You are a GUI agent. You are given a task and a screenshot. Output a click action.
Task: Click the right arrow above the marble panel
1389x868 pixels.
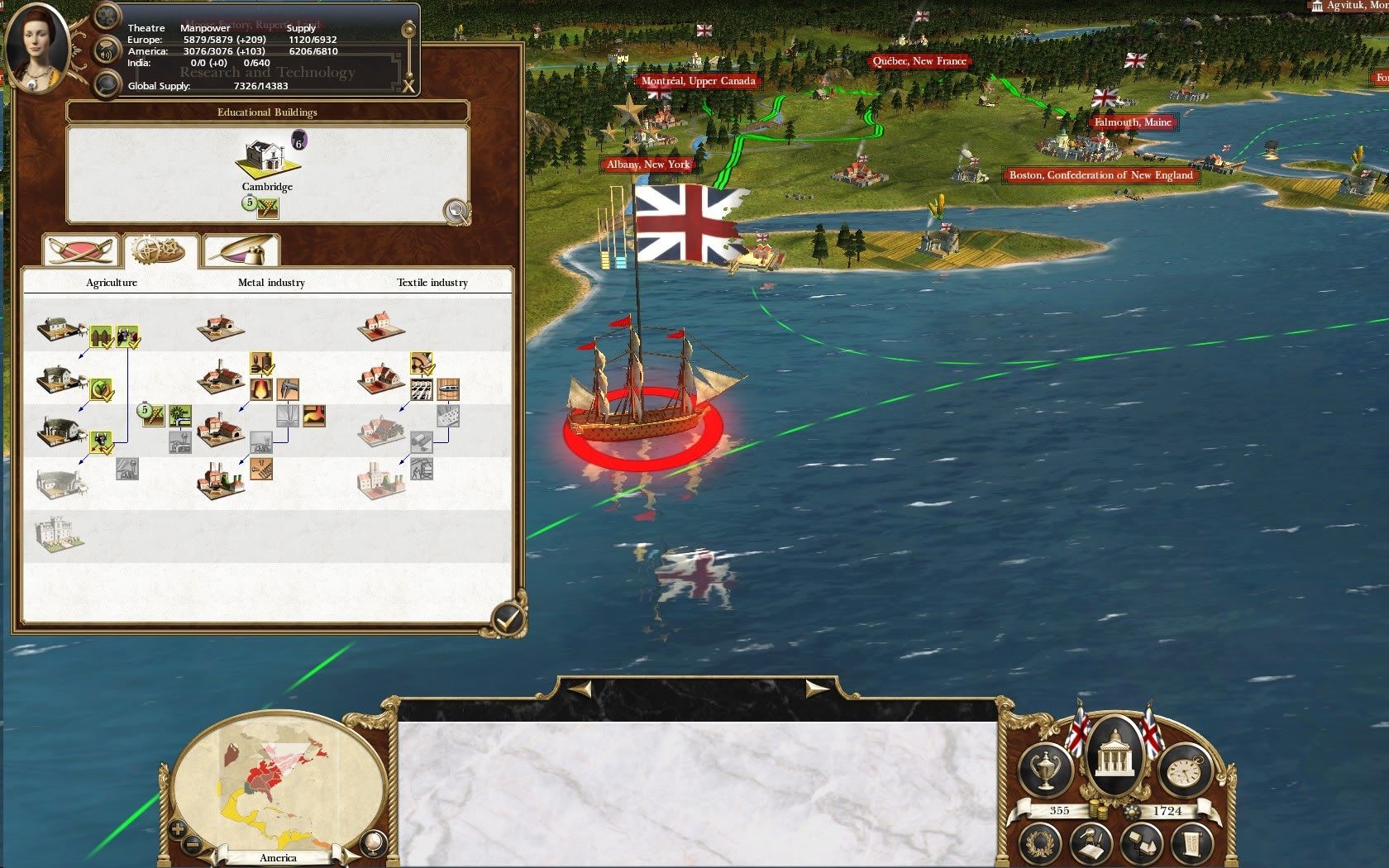817,689
